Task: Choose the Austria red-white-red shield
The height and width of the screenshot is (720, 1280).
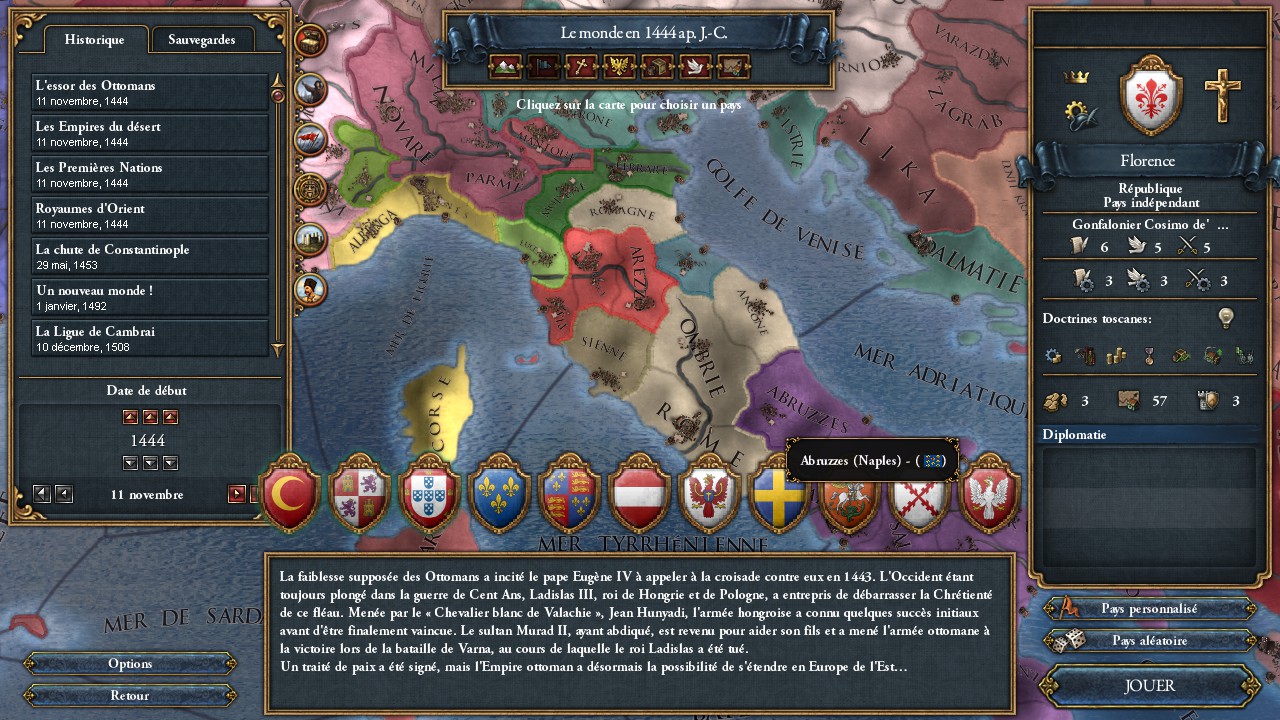Action: (x=639, y=492)
